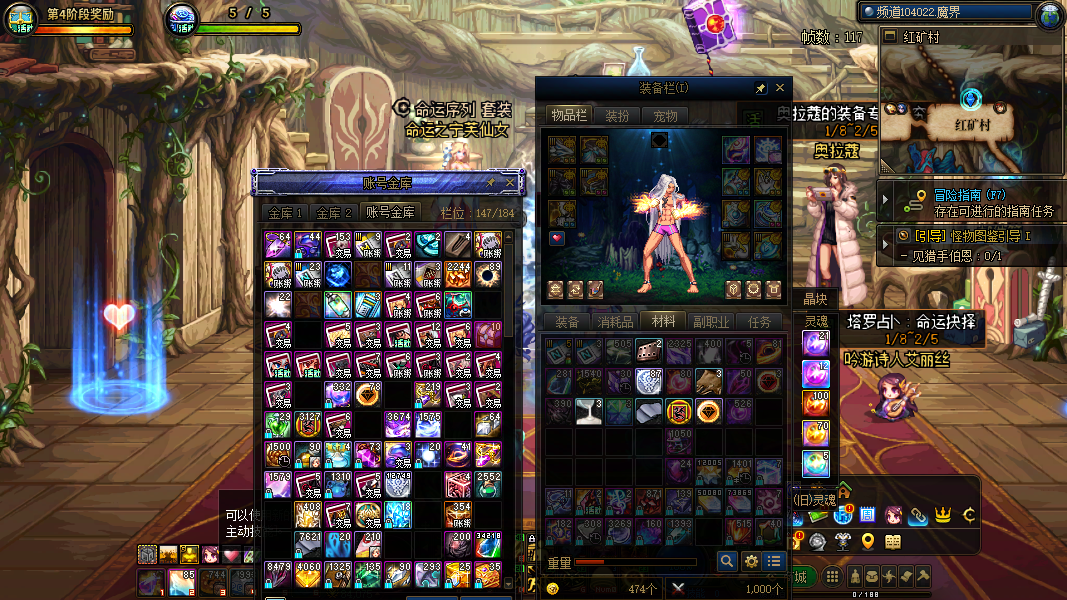Pin the 装备栏 equipment window
This screenshot has height=600, width=1067.
[761, 89]
